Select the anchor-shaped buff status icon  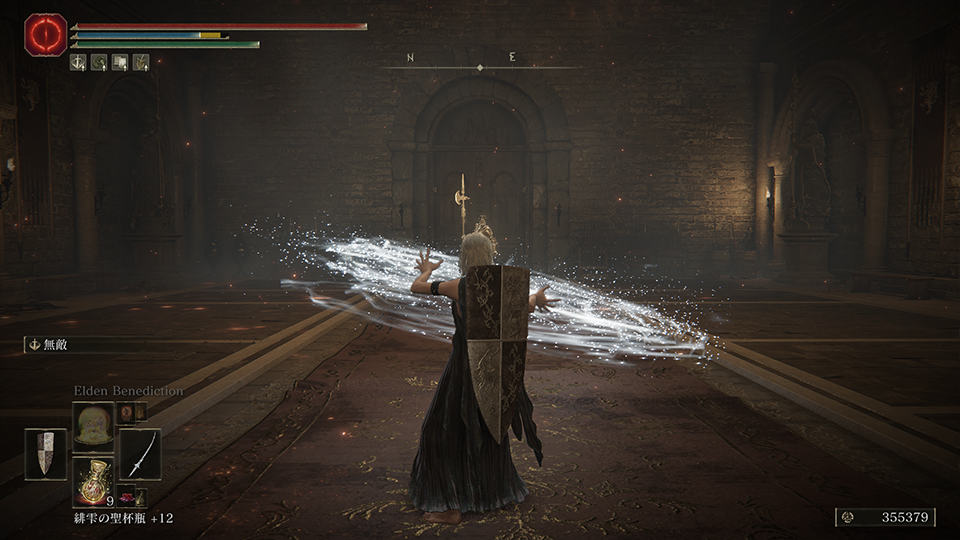coord(78,62)
